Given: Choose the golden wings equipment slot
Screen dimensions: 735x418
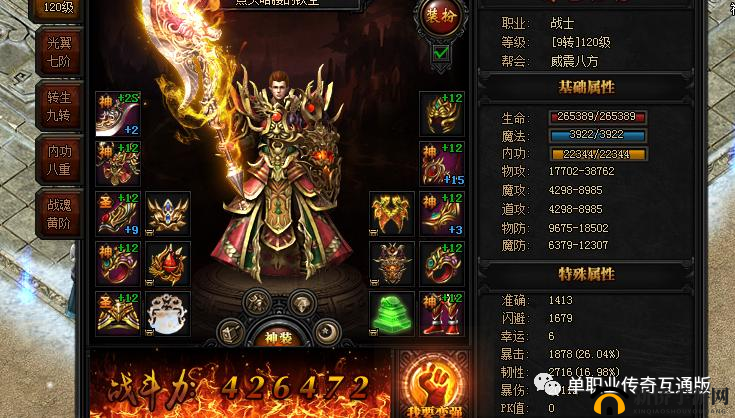Looking at the screenshot, I should (x=392, y=213).
